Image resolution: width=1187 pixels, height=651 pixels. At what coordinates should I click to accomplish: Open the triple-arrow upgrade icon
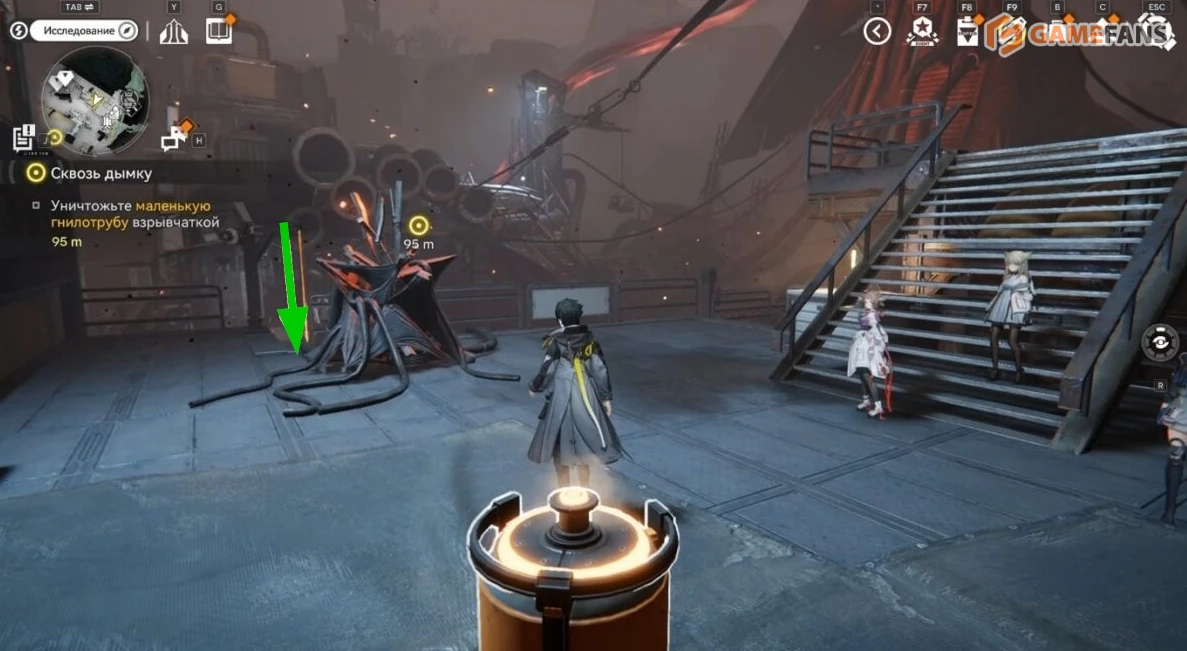pos(174,32)
